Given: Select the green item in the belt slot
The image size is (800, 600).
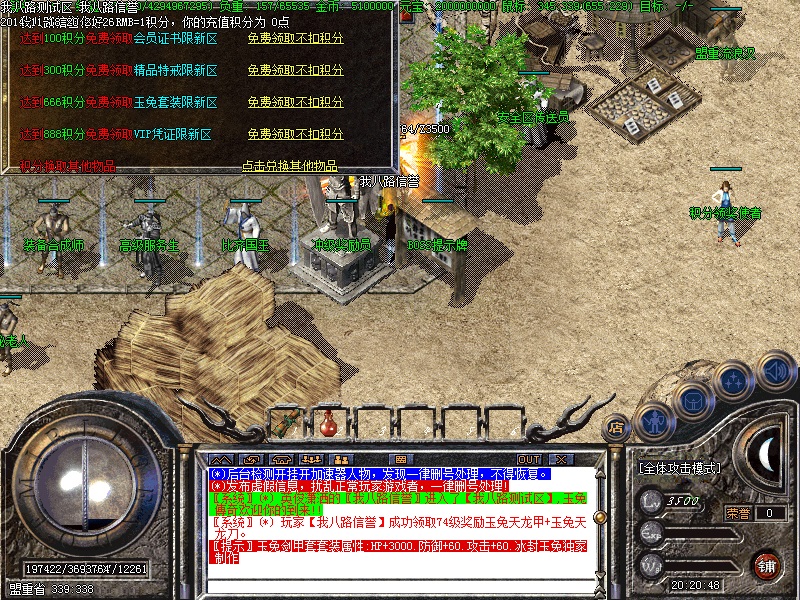Looking at the screenshot, I should click(x=285, y=423).
